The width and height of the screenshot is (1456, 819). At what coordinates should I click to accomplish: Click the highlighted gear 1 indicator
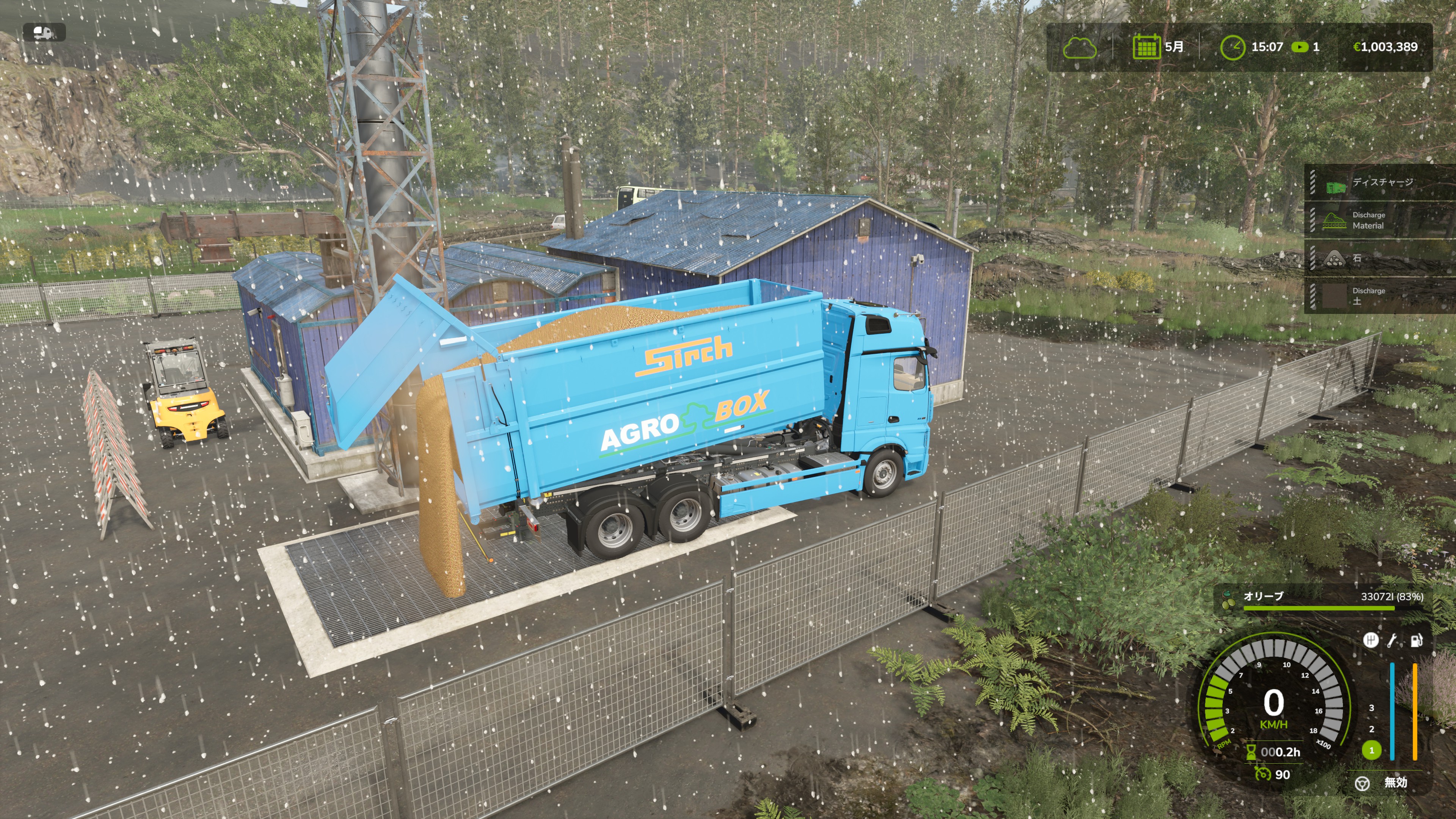[1371, 751]
